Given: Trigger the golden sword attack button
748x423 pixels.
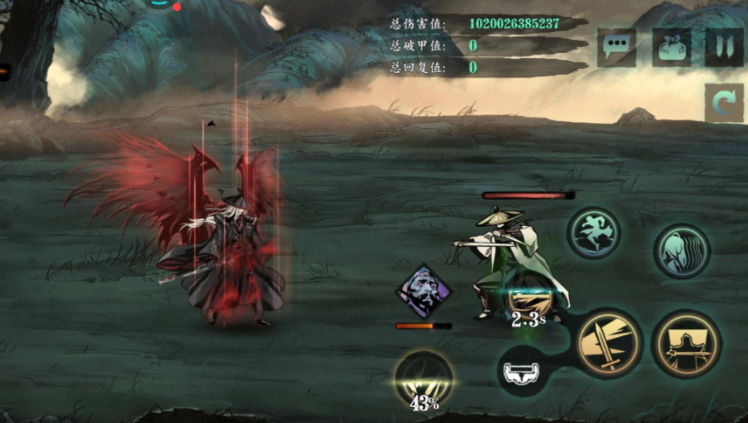Looking at the screenshot, I should click(x=608, y=339).
